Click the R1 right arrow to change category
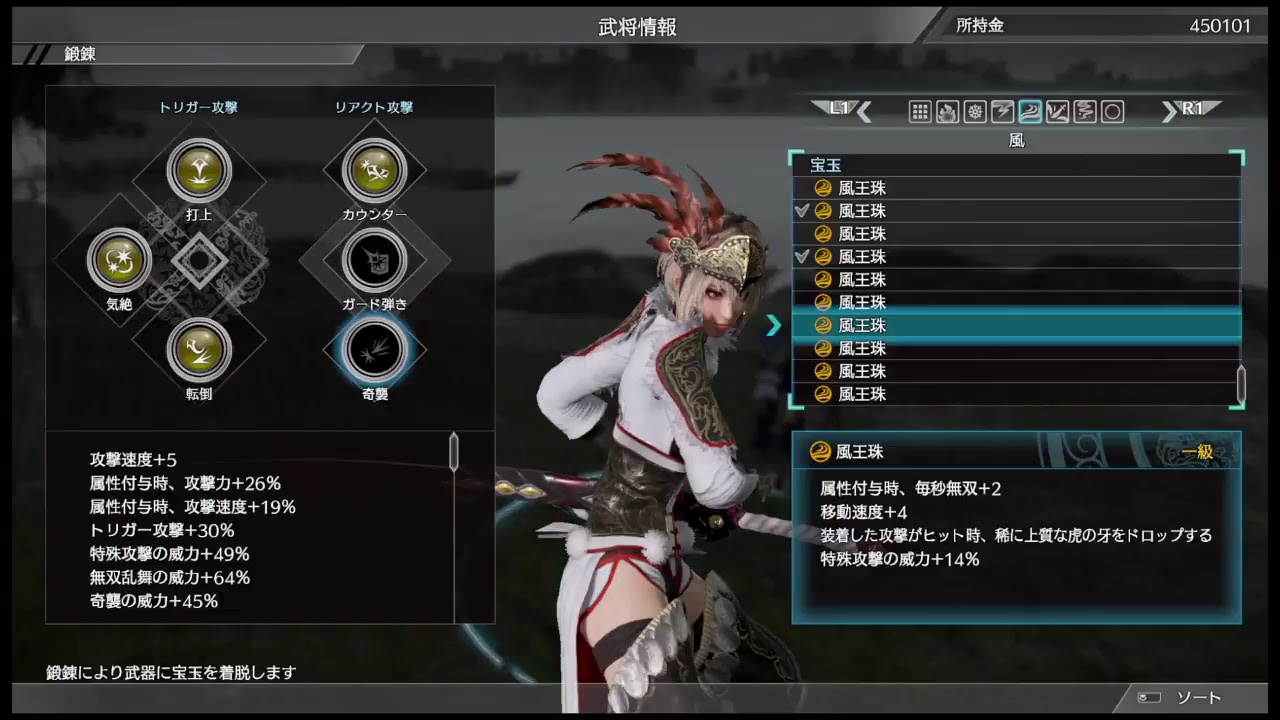 tap(1190, 111)
